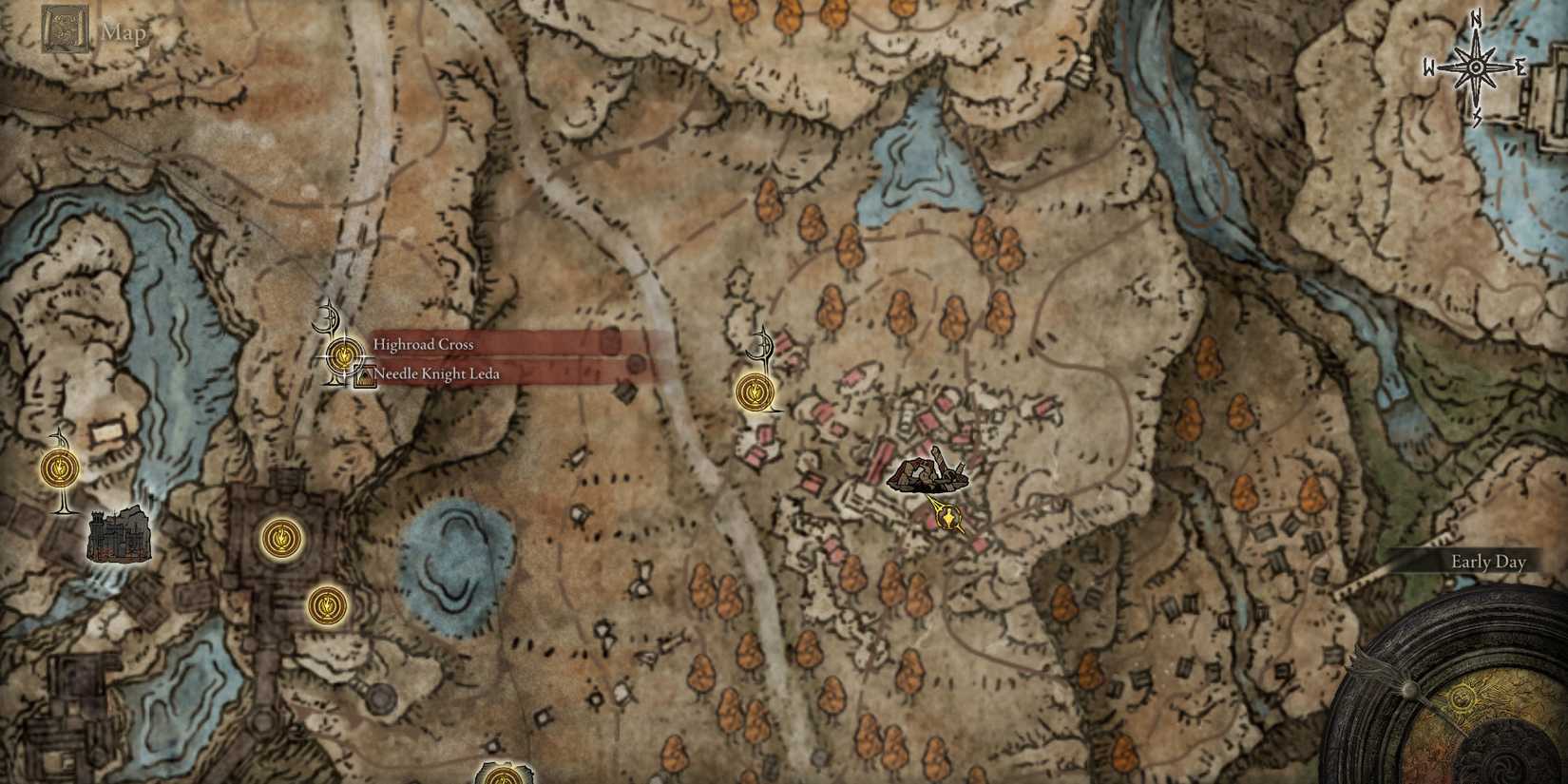Click the compass rose in the top-right corner
The image size is (1568, 784).
click(x=1476, y=67)
